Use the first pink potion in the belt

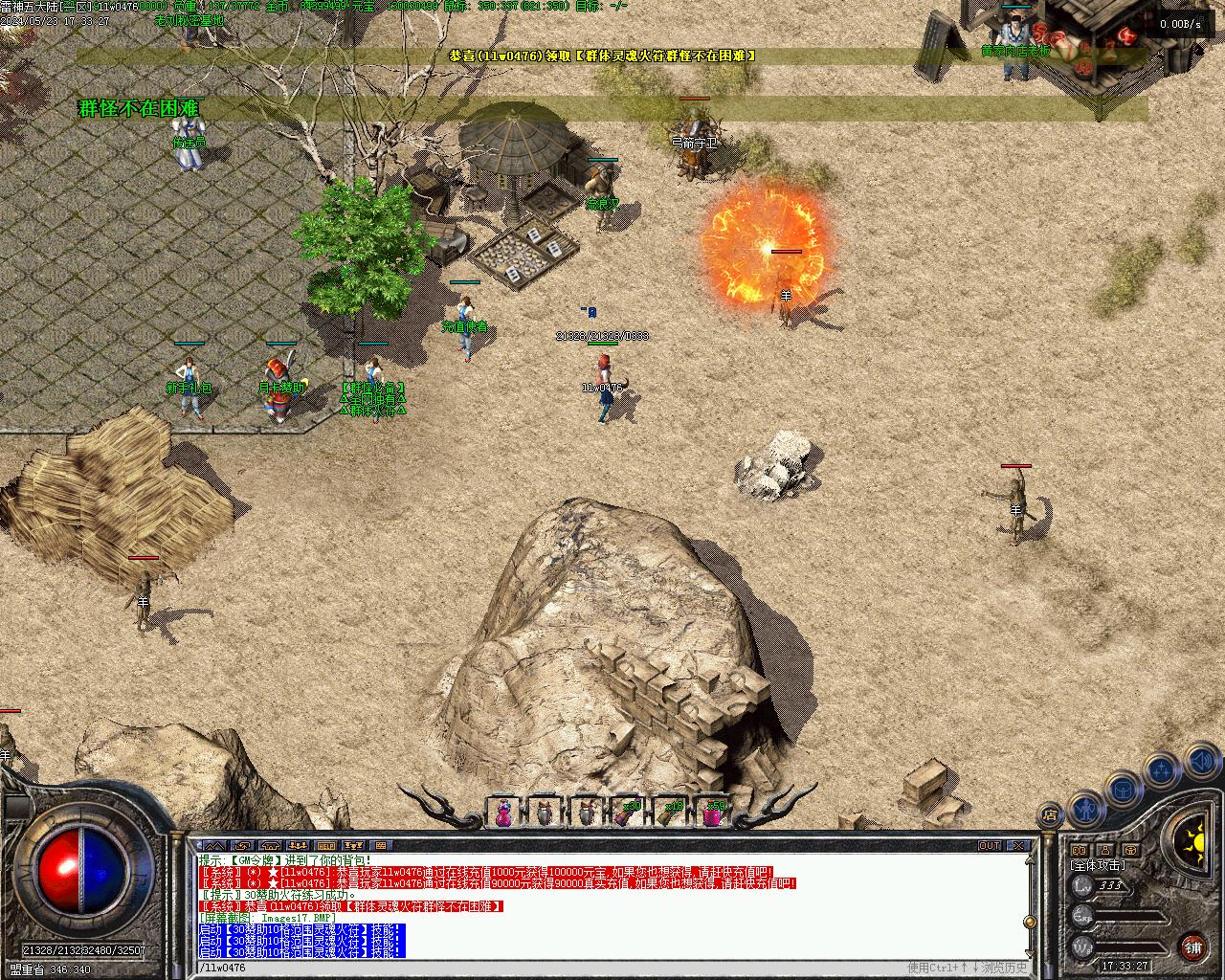[x=501, y=813]
